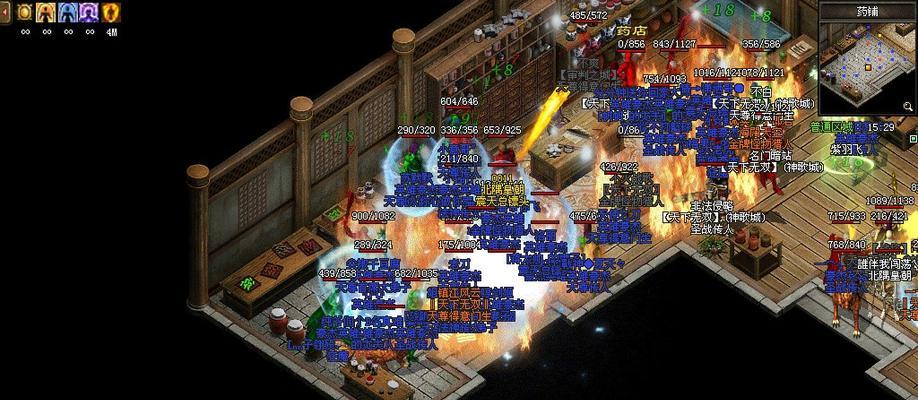
Task: Click the purple aura buff icon
Action: (89, 13)
